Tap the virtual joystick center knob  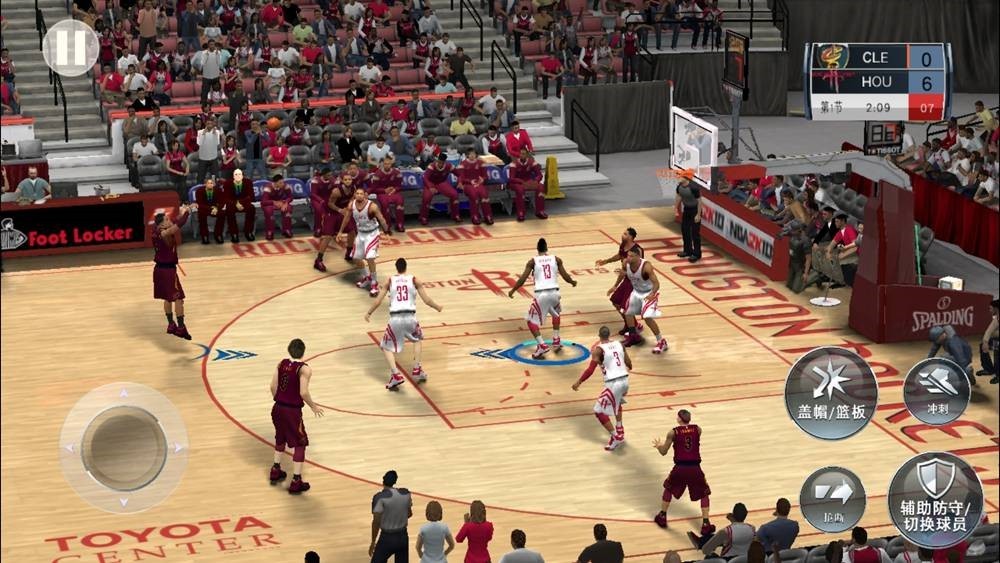[x=124, y=447]
